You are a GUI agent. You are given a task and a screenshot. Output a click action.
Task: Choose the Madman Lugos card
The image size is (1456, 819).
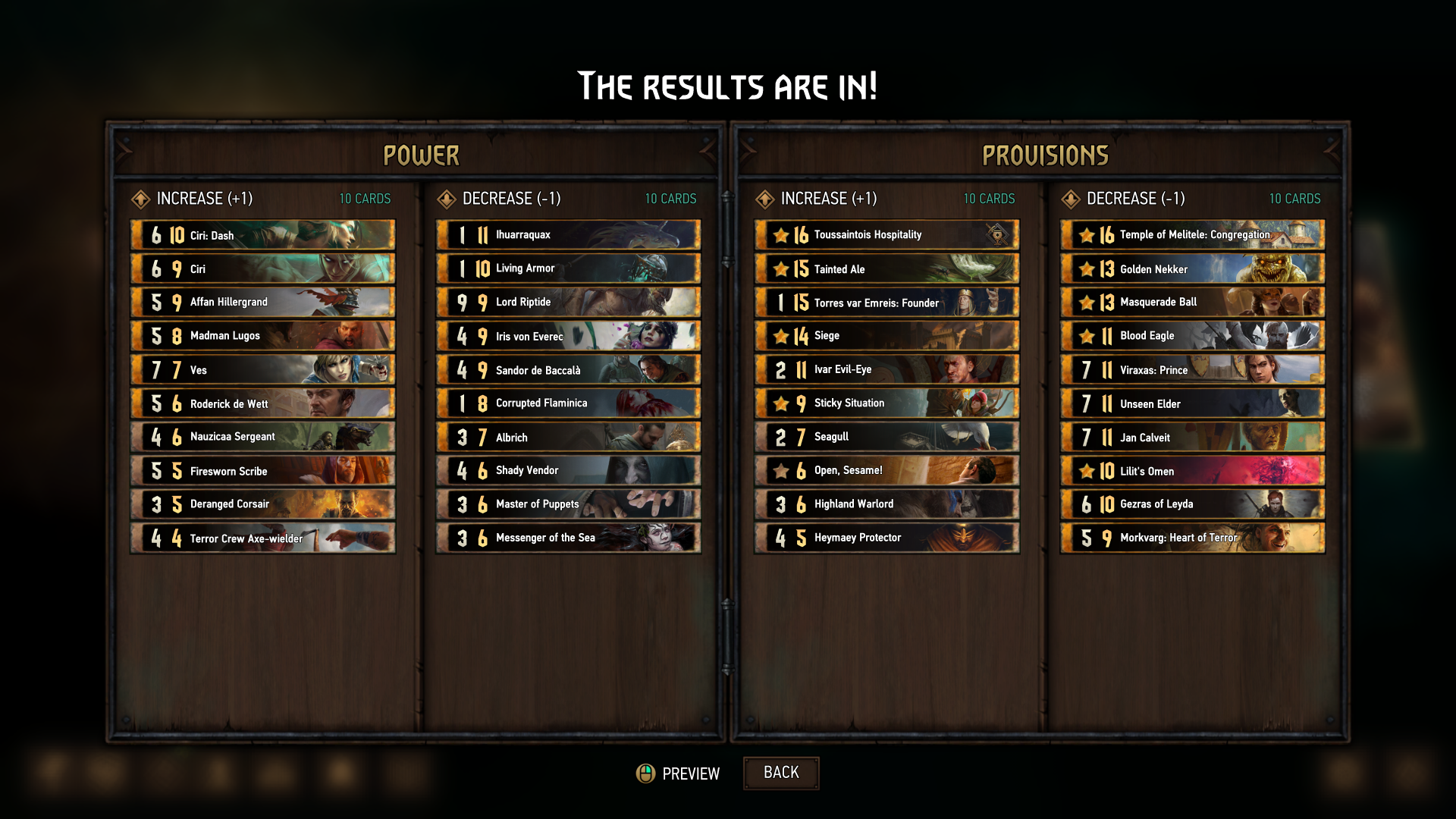click(262, 336)
